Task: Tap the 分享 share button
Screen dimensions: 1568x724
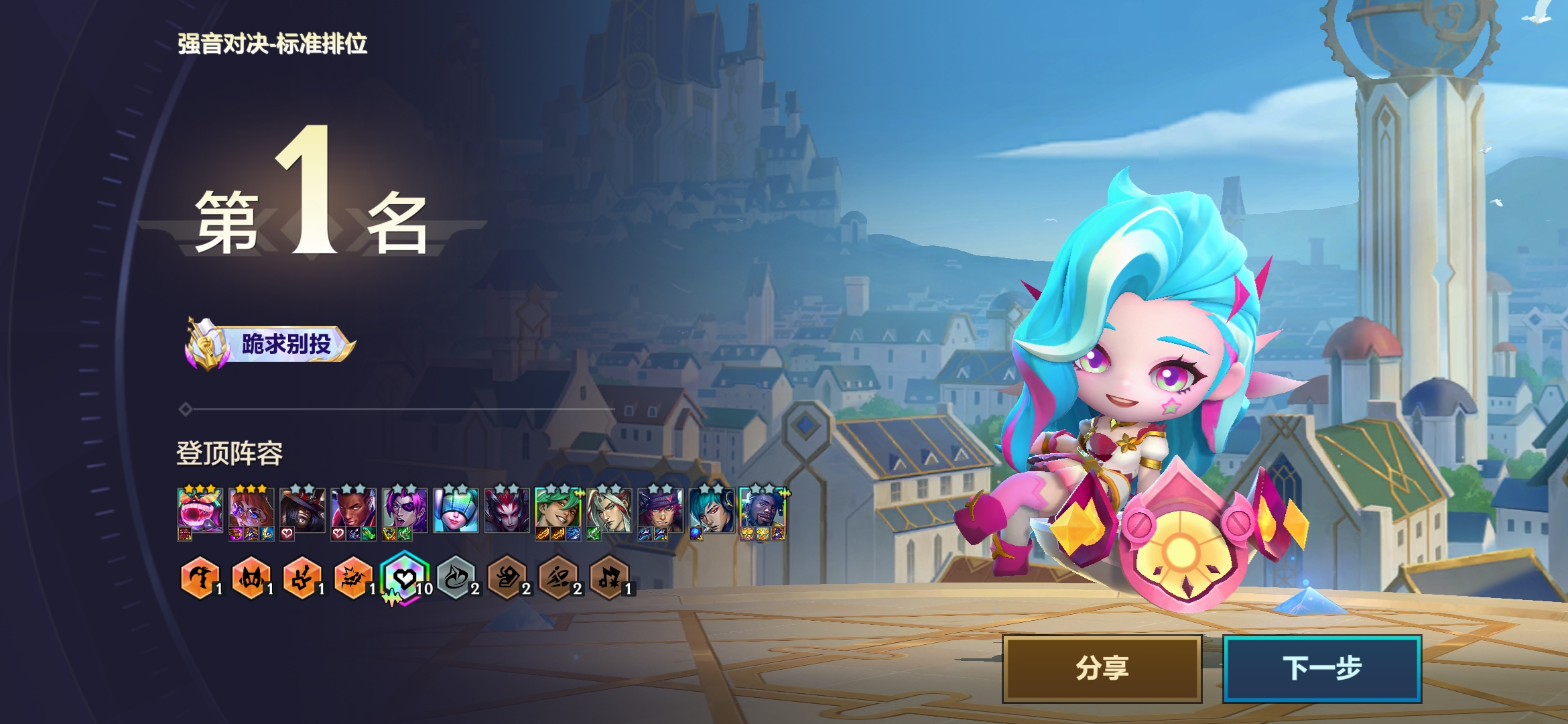Action: pyautogui.click(x=1102, y=668)
